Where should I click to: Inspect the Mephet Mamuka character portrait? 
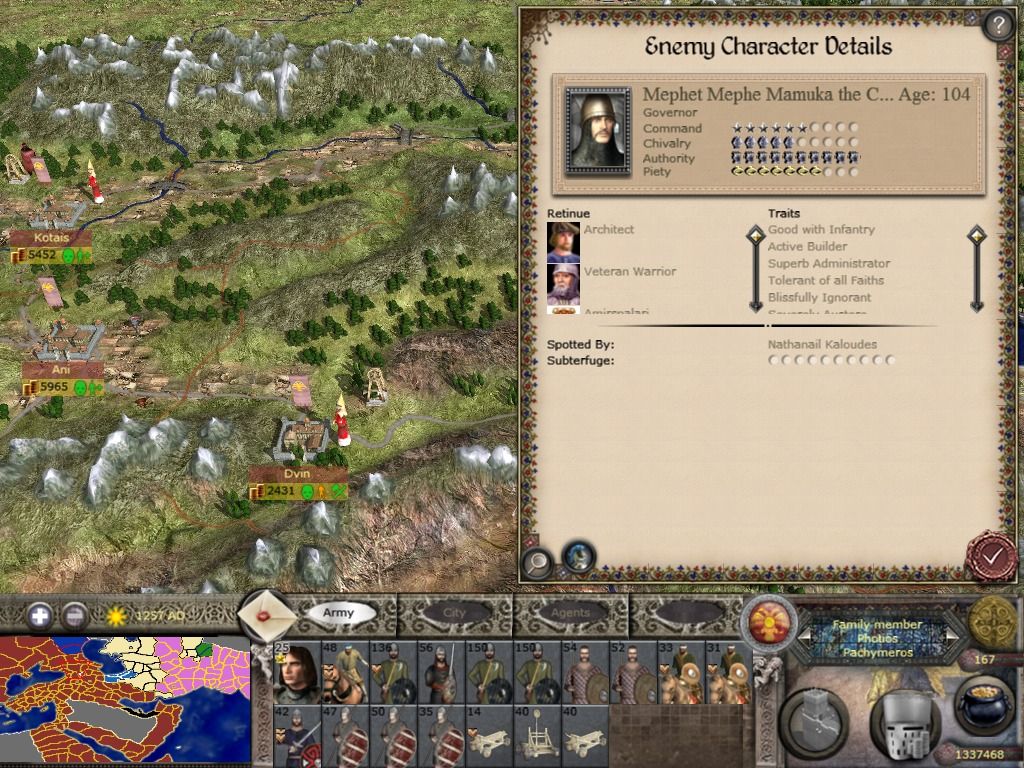pyautogui.click(x=597, y=130)
